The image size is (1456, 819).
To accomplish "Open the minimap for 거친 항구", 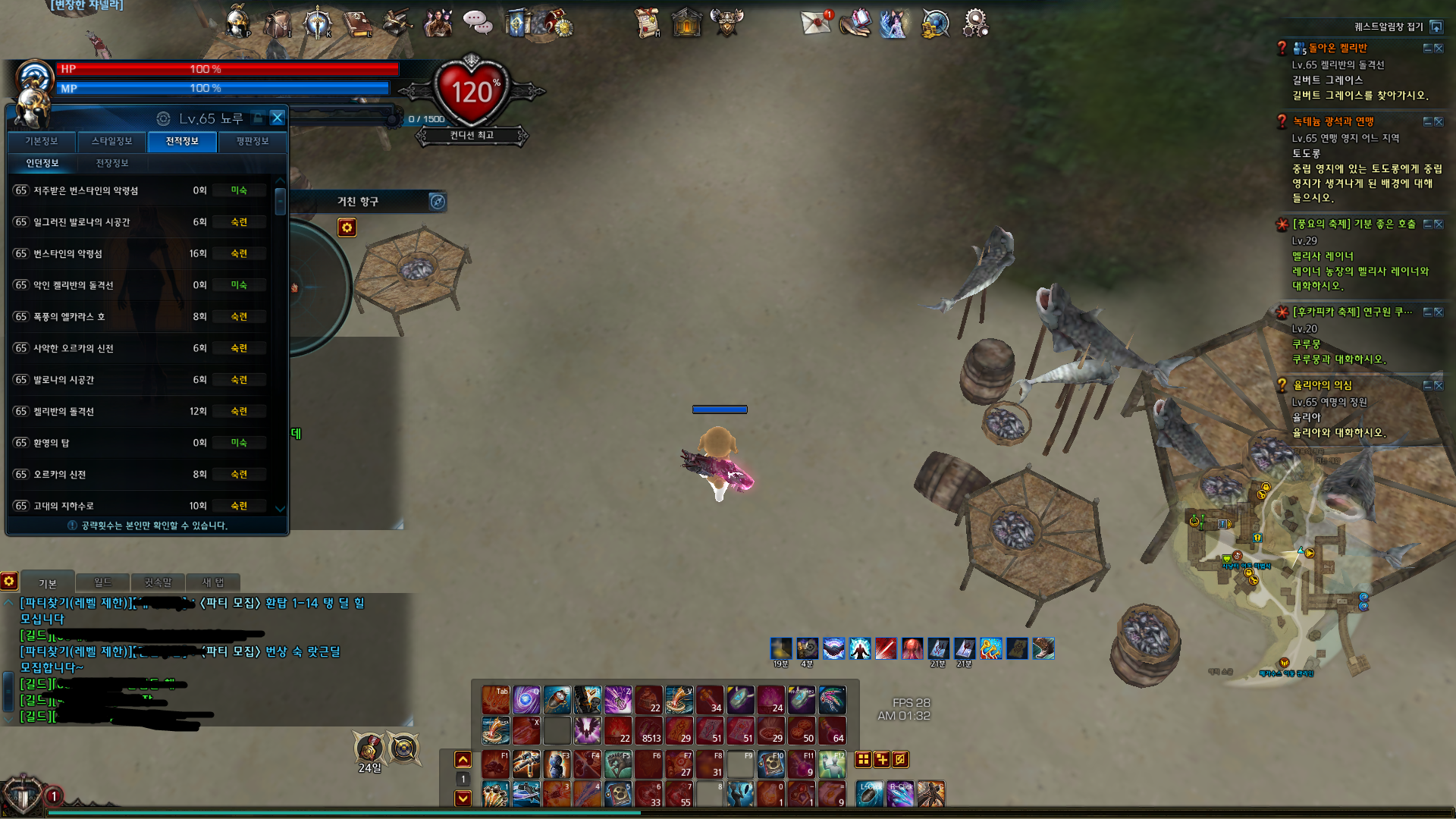I will pos(438,201).
